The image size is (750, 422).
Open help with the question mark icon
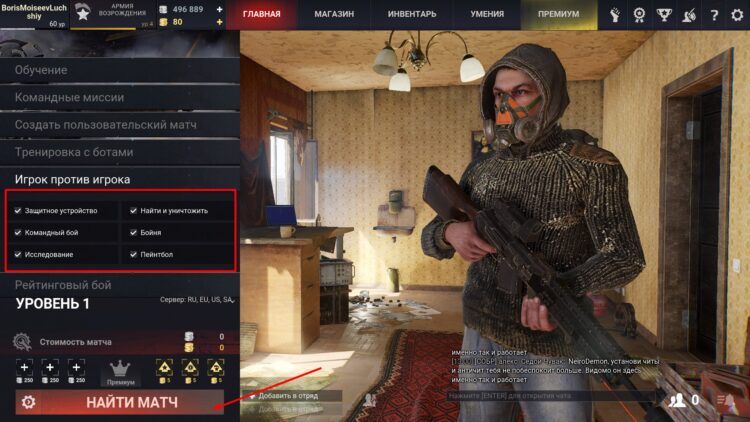[713, 15]
